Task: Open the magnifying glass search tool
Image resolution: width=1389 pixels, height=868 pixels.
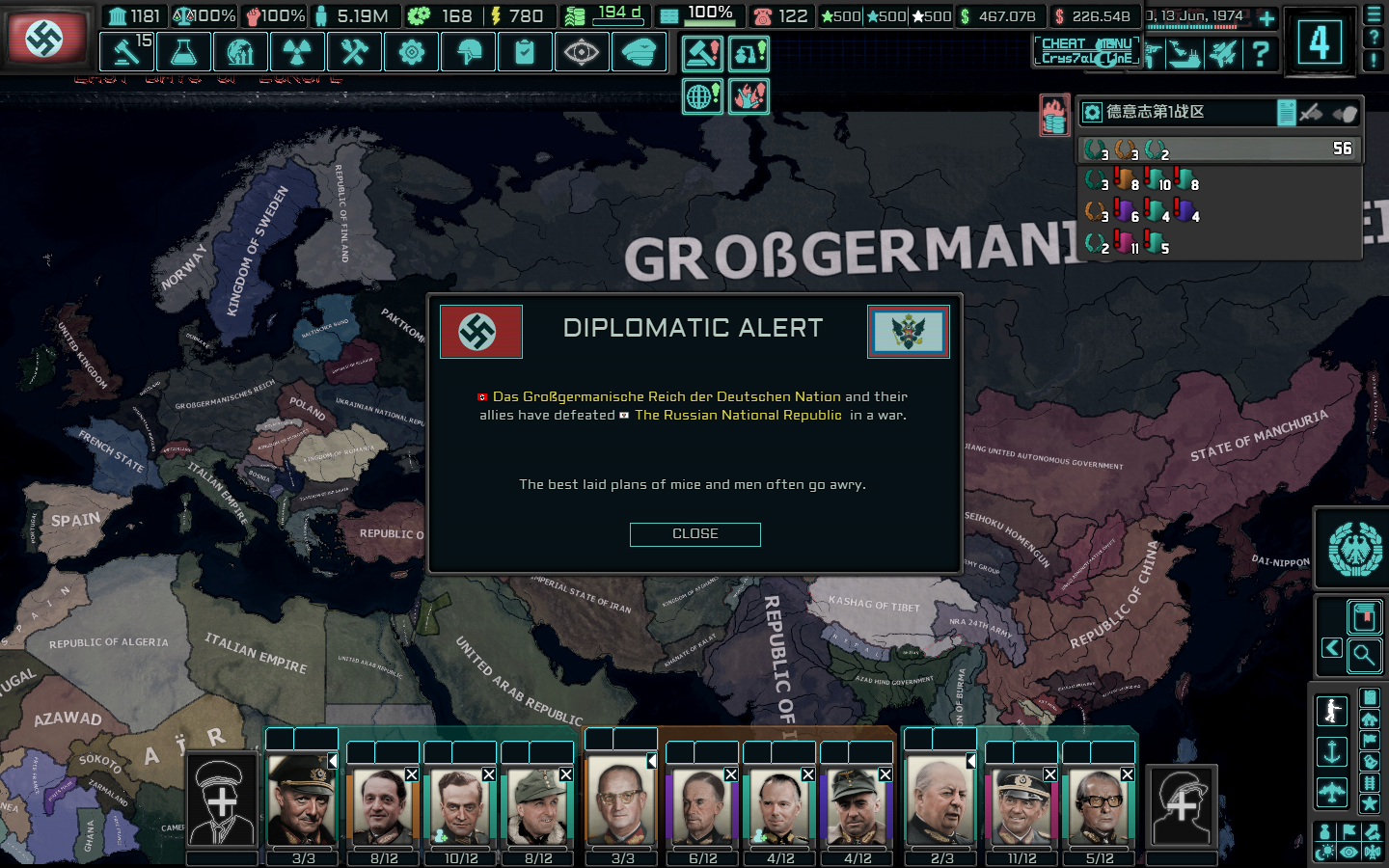Action: point(1364,656)
